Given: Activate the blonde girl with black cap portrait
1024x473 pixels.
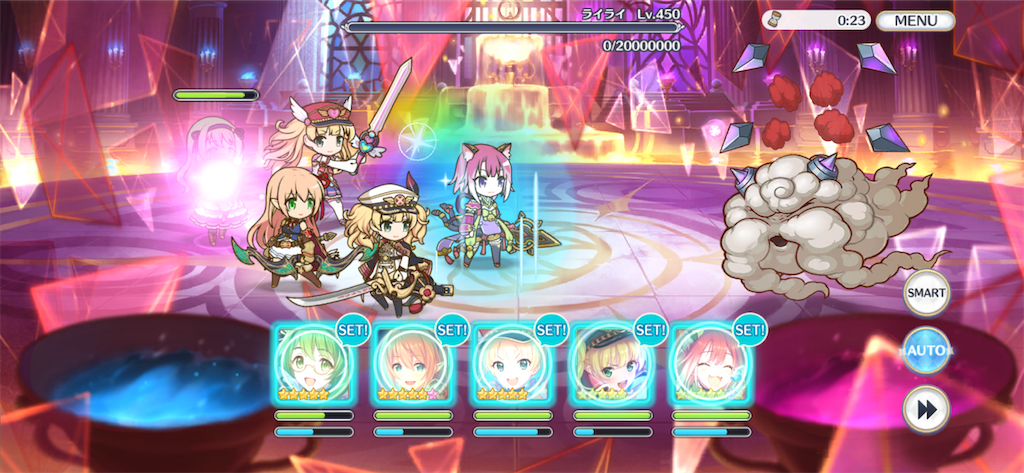Looking at the screenshot, I should [x=610, y=363].
